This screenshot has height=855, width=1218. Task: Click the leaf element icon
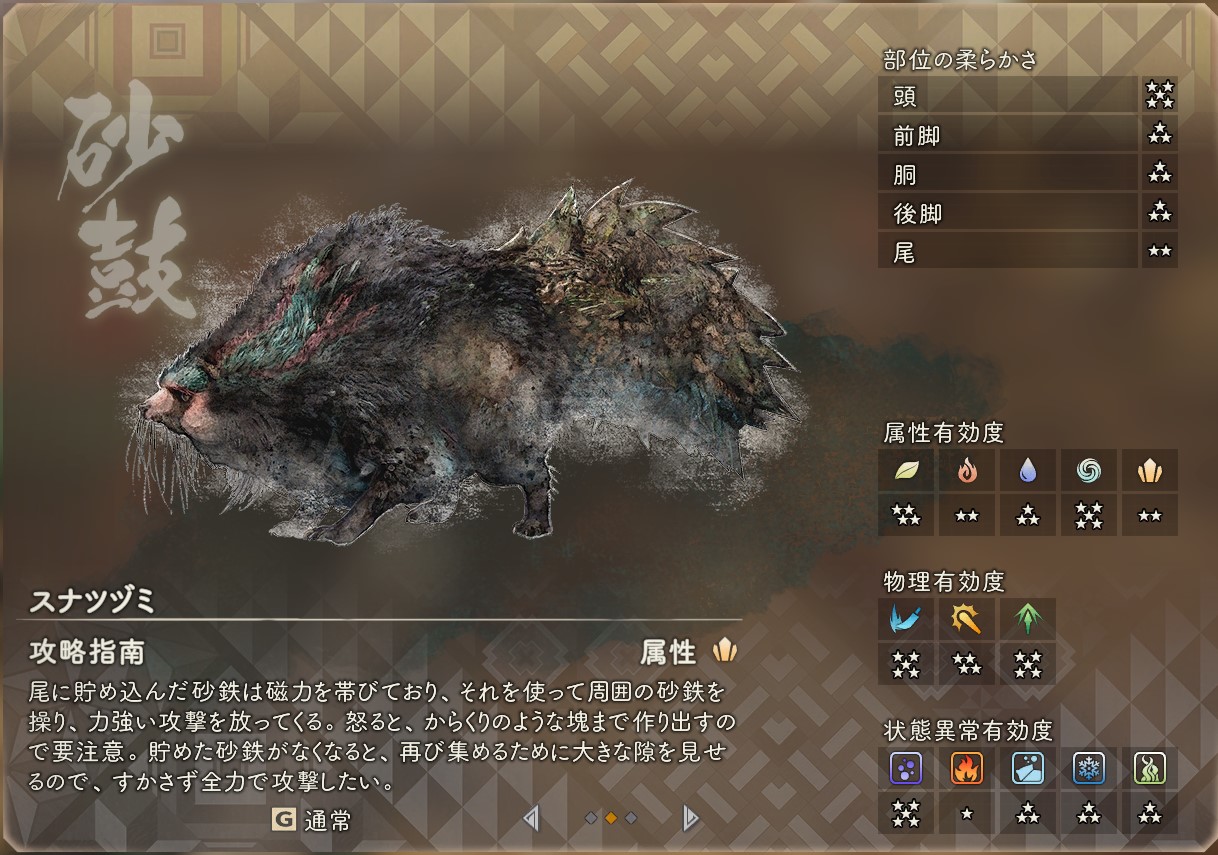point(906,470)
